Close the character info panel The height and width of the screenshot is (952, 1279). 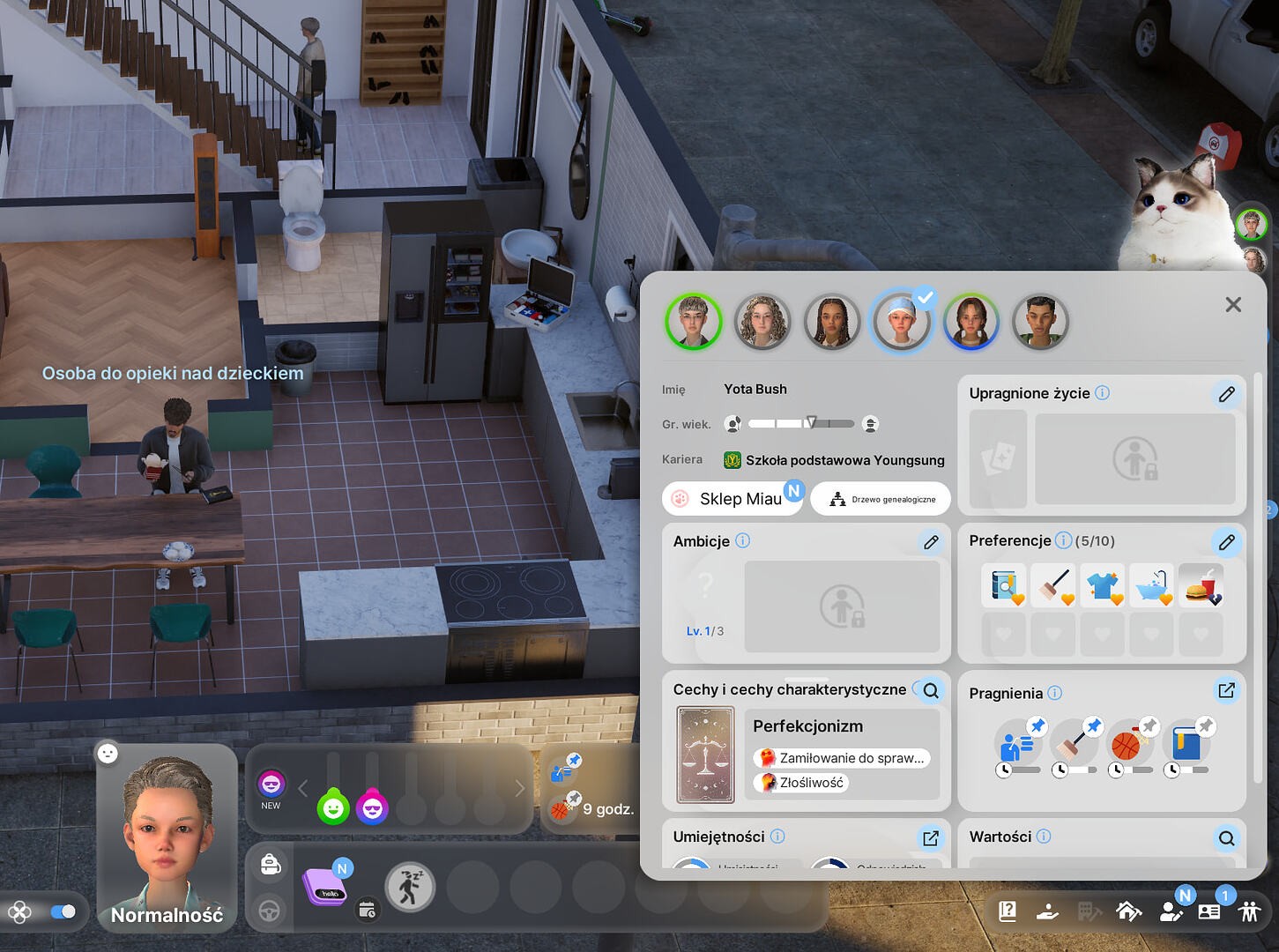(1232, 305)
